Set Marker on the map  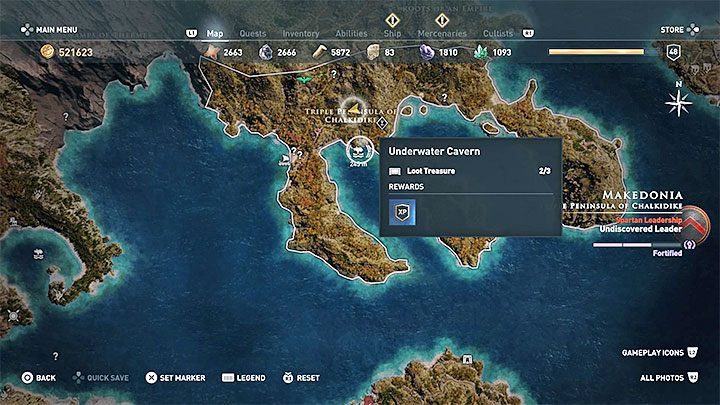pyautogui.click(x=176, y=378)
